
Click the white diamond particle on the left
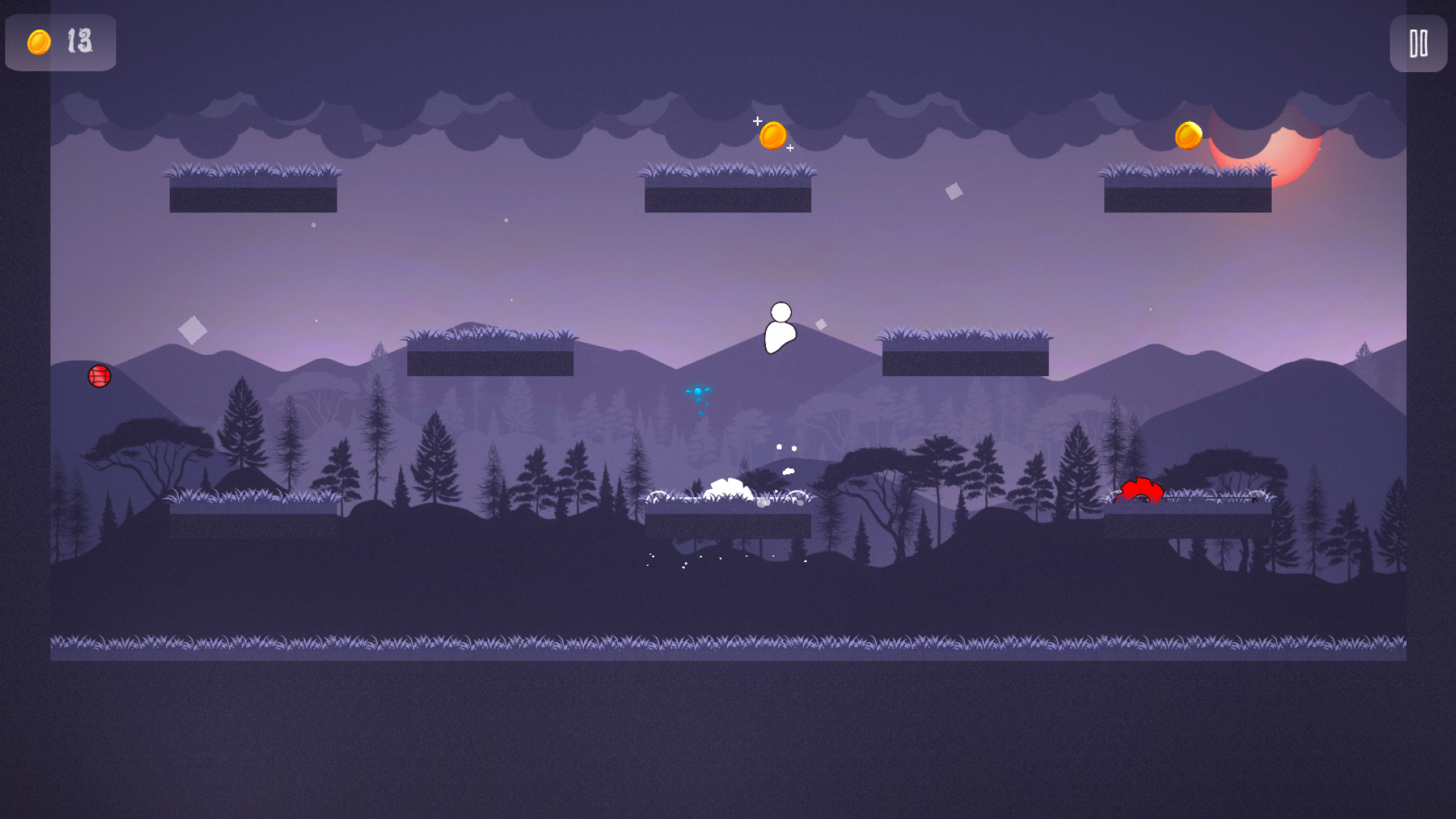(194, 331)
